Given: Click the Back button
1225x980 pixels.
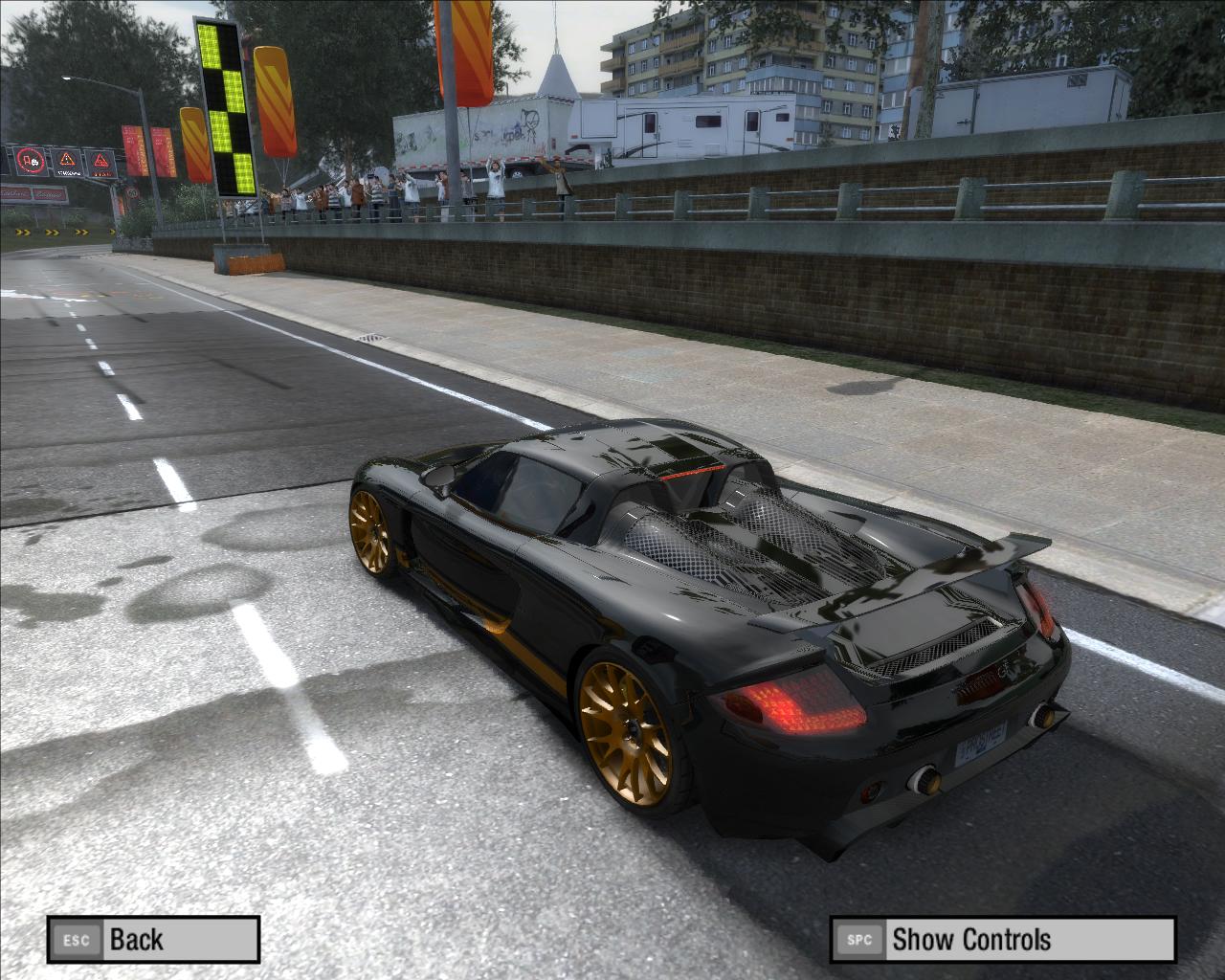Looking at the screenshot, I should (x=153, y=940).
